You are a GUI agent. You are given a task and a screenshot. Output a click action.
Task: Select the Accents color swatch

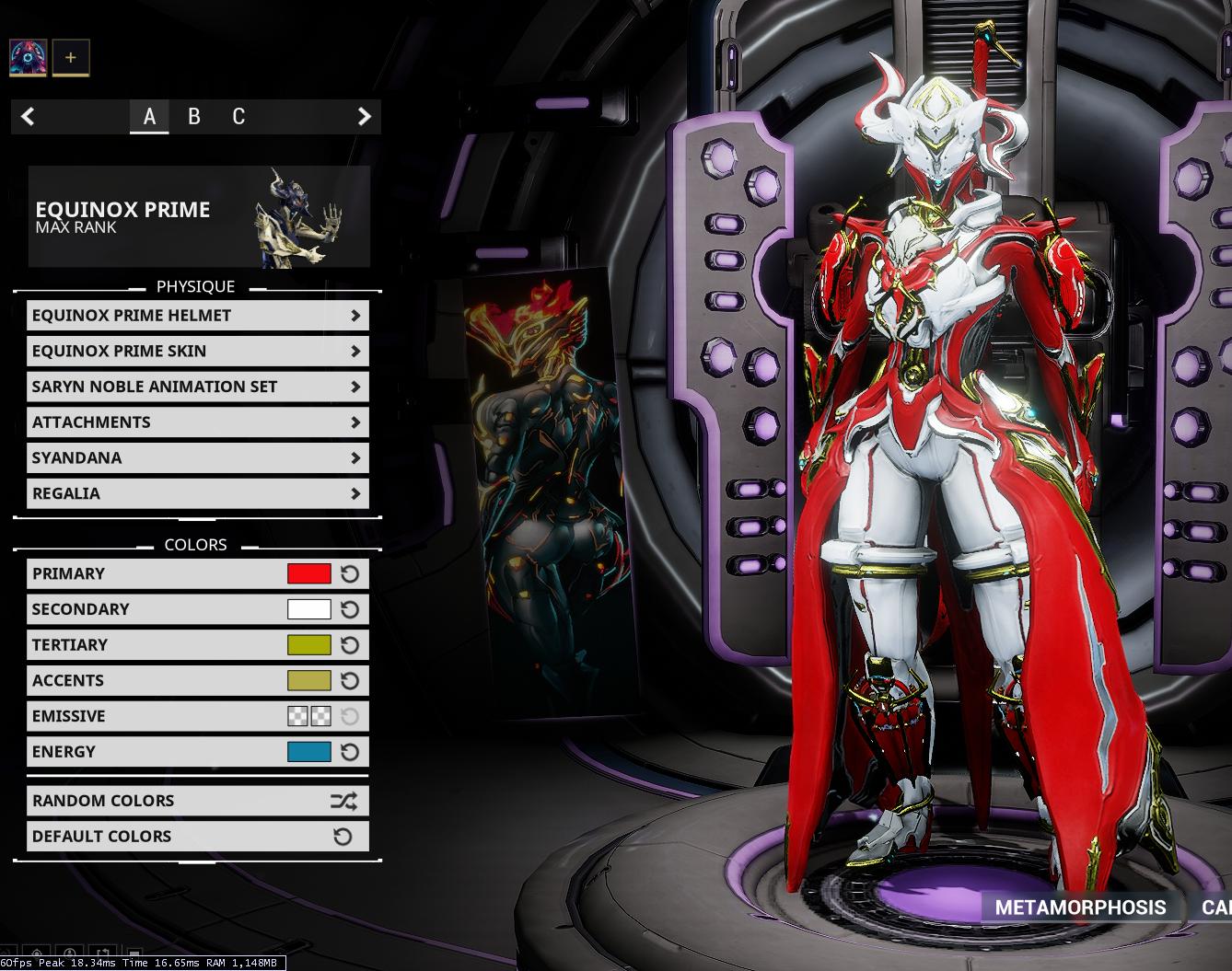308,681
